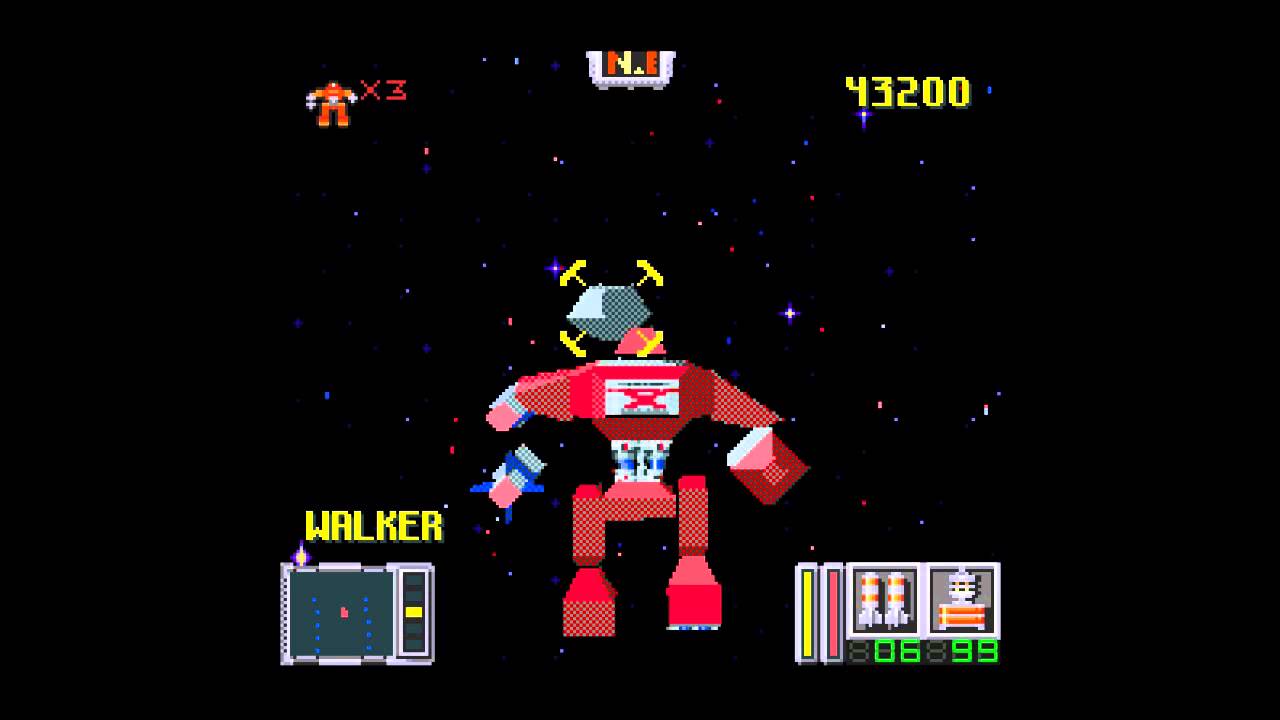Select the orange striped cannon weapon icon
The width and height of the screenshot is (1280, 720).
point(962,600)
